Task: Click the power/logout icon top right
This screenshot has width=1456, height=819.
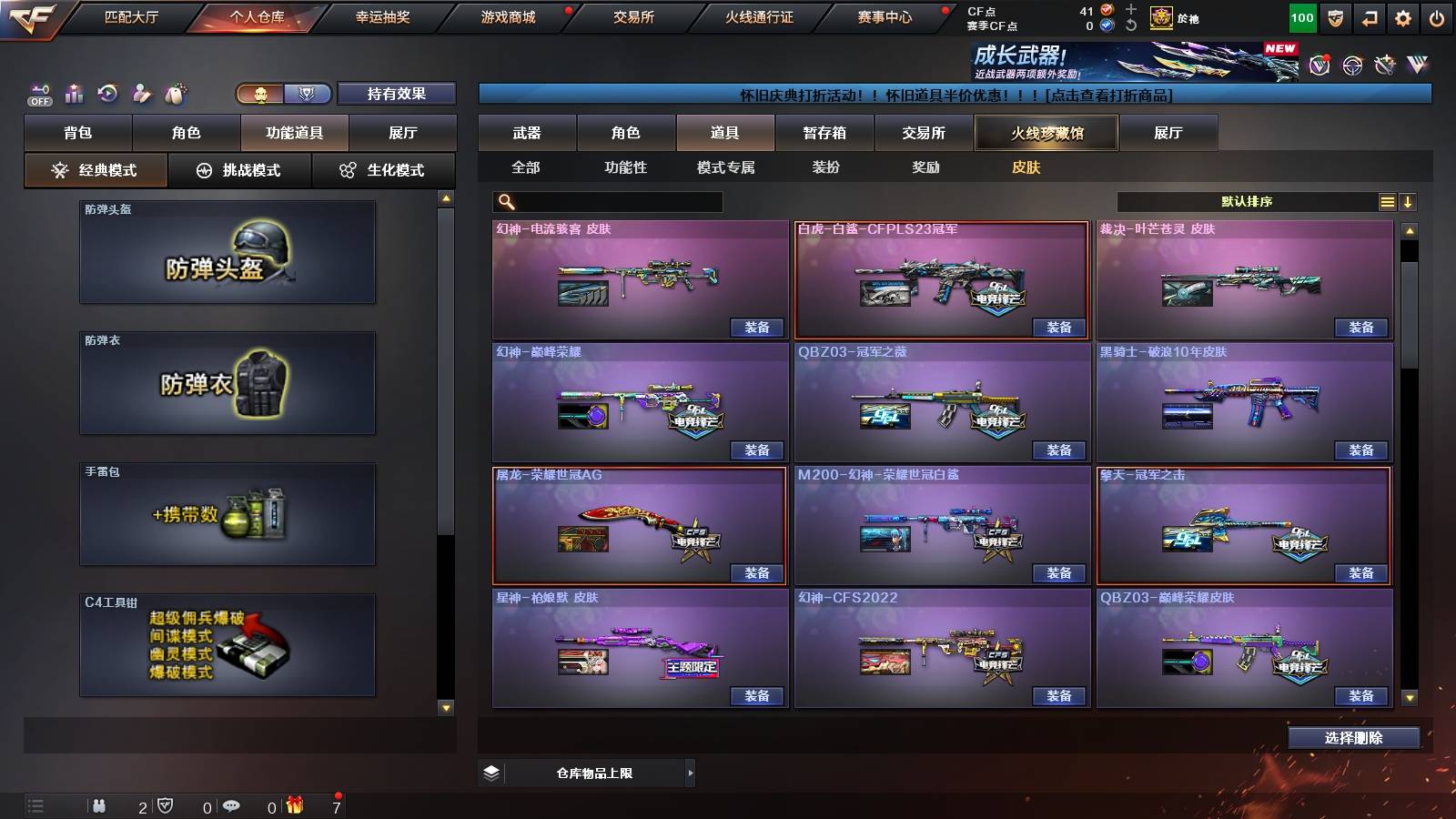Action: 1438,16
